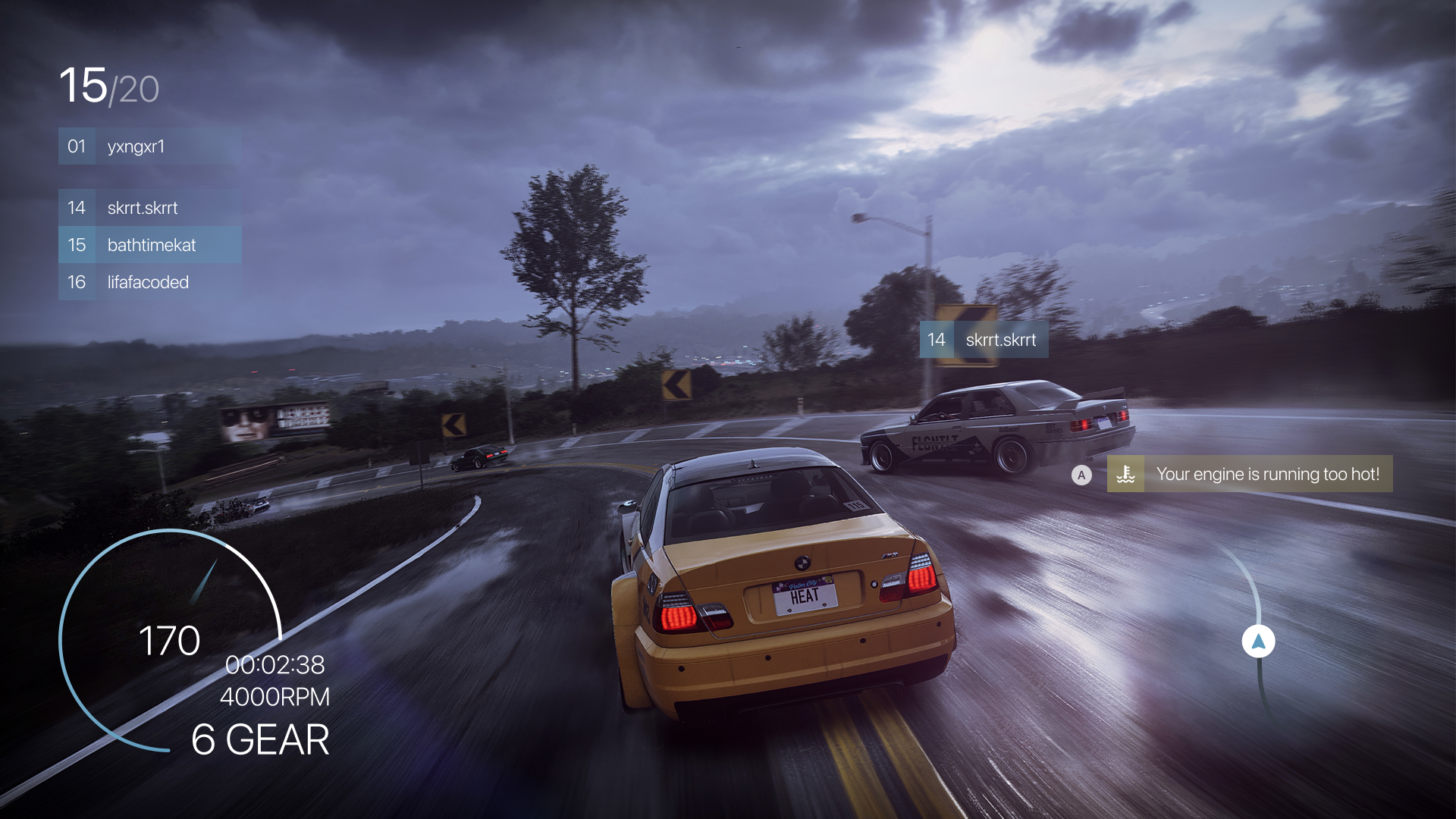Screen dimensions: 1456x819
Task: Click the 'Your engine is running too hot!' message
Action: (1268, 474)
